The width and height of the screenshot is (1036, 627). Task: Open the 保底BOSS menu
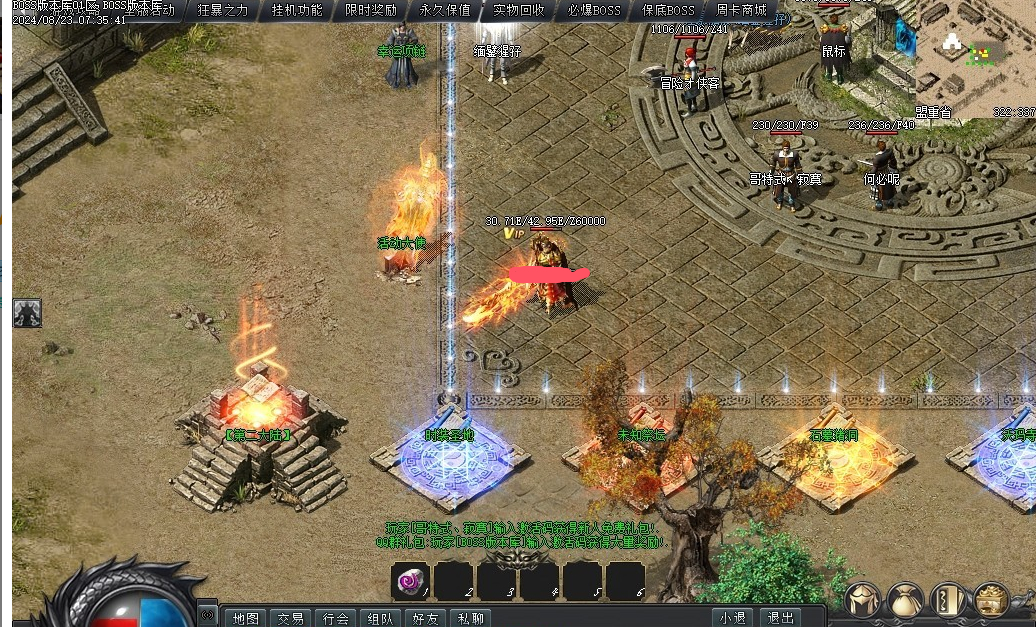(x=668, y=10)
